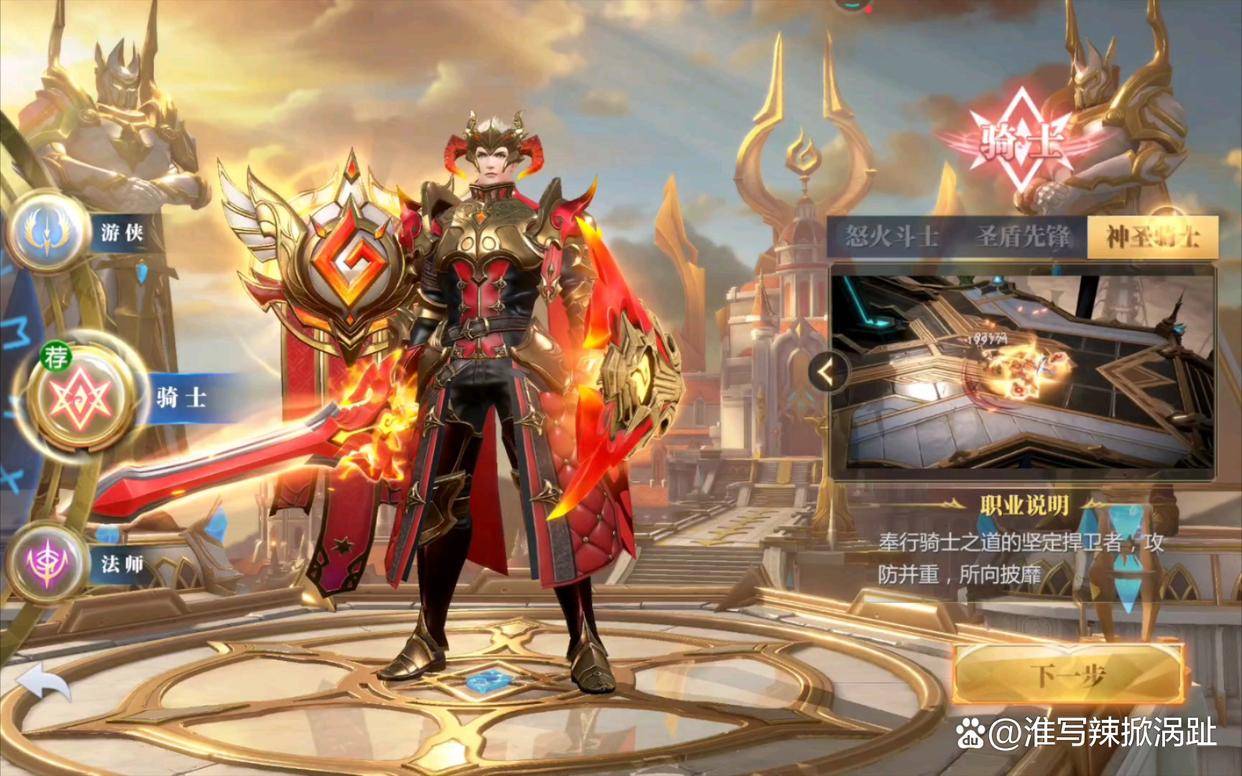Show previous class preview with left arrow

[x=827, y=373]
